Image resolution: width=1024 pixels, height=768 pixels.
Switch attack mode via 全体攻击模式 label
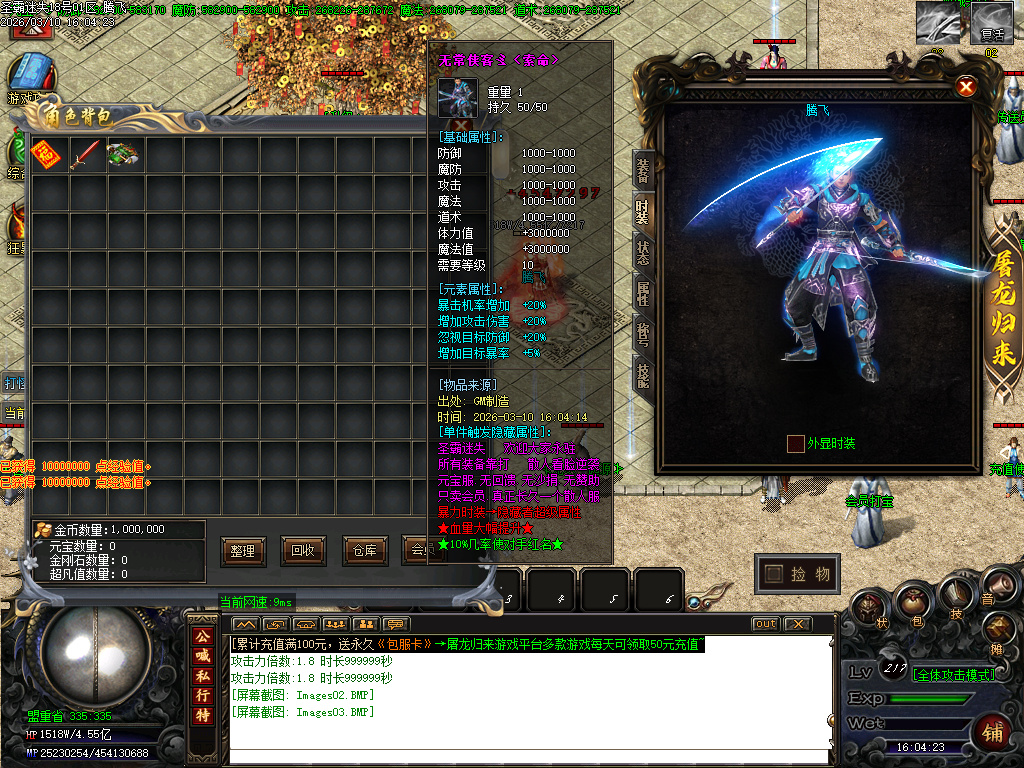coord(954,675)
